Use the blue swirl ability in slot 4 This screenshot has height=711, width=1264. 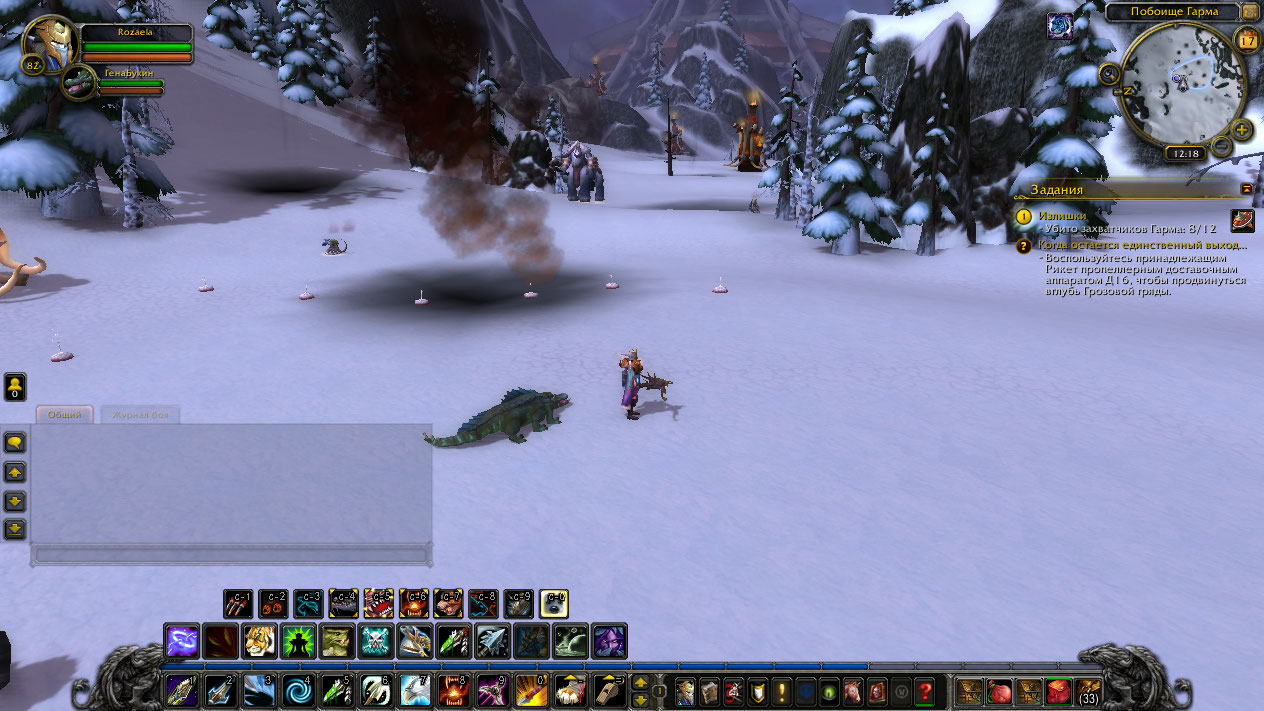[299, 690]
